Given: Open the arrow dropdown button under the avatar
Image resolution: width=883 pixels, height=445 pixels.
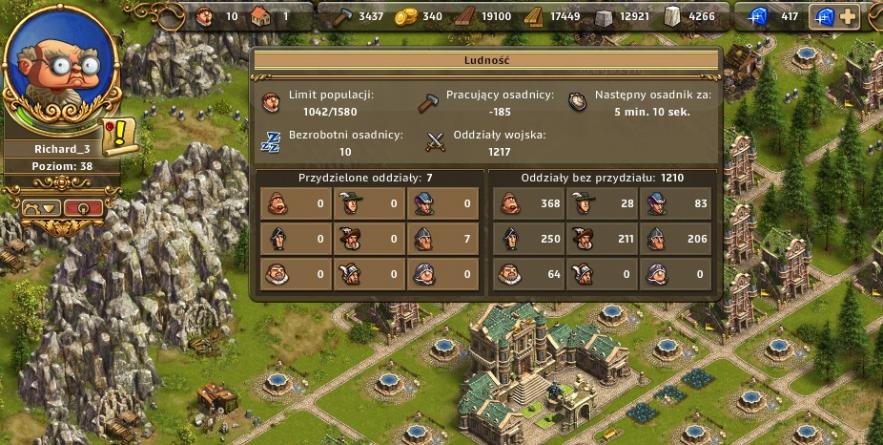Looking at the screenshot, I should [41, 209].
